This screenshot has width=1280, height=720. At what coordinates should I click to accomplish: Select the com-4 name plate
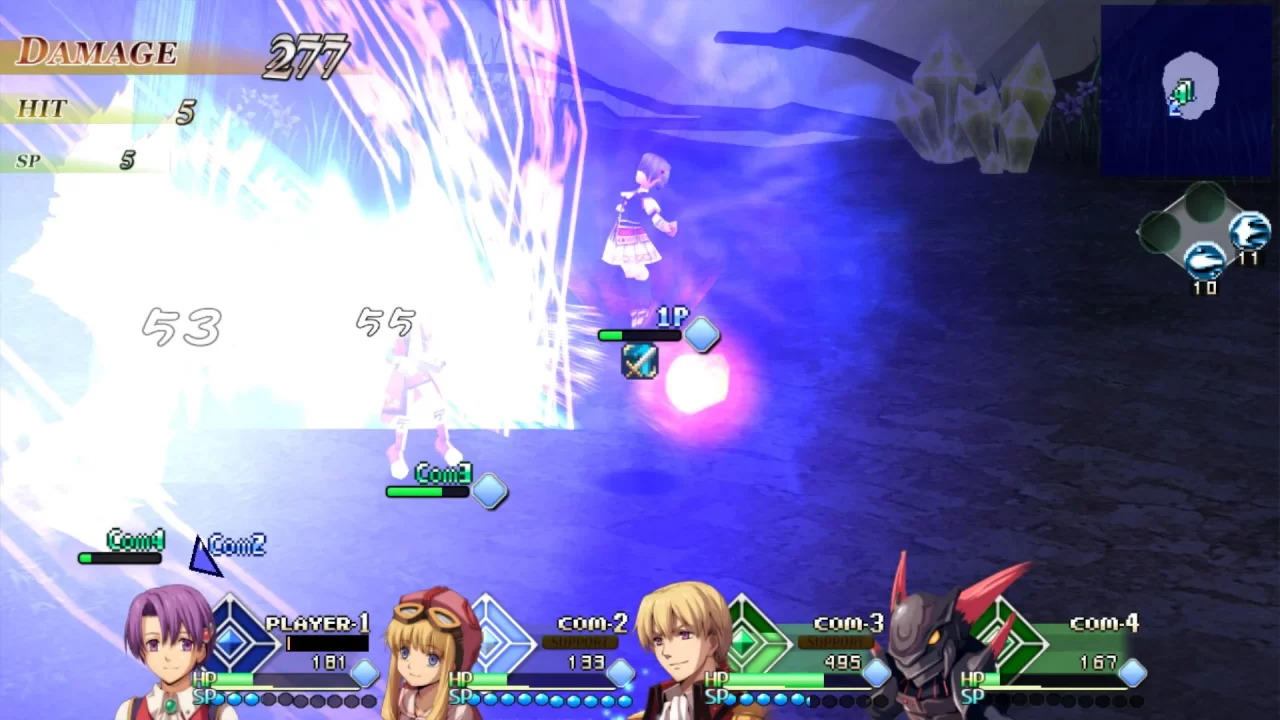pyautogui.click(x=1104, y=622)
